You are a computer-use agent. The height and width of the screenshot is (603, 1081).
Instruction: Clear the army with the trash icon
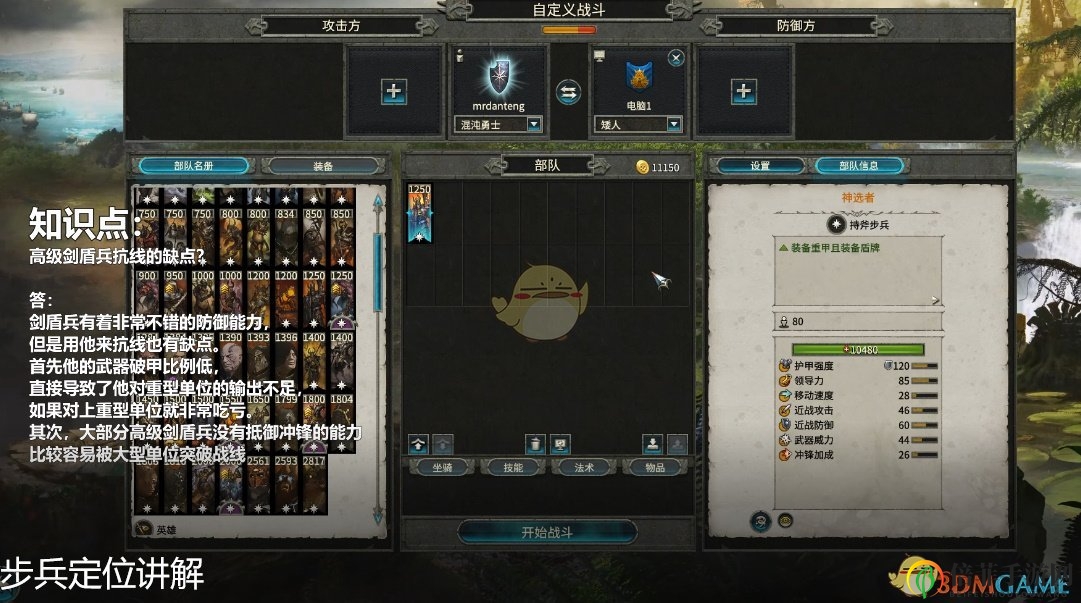coord(536,443)
